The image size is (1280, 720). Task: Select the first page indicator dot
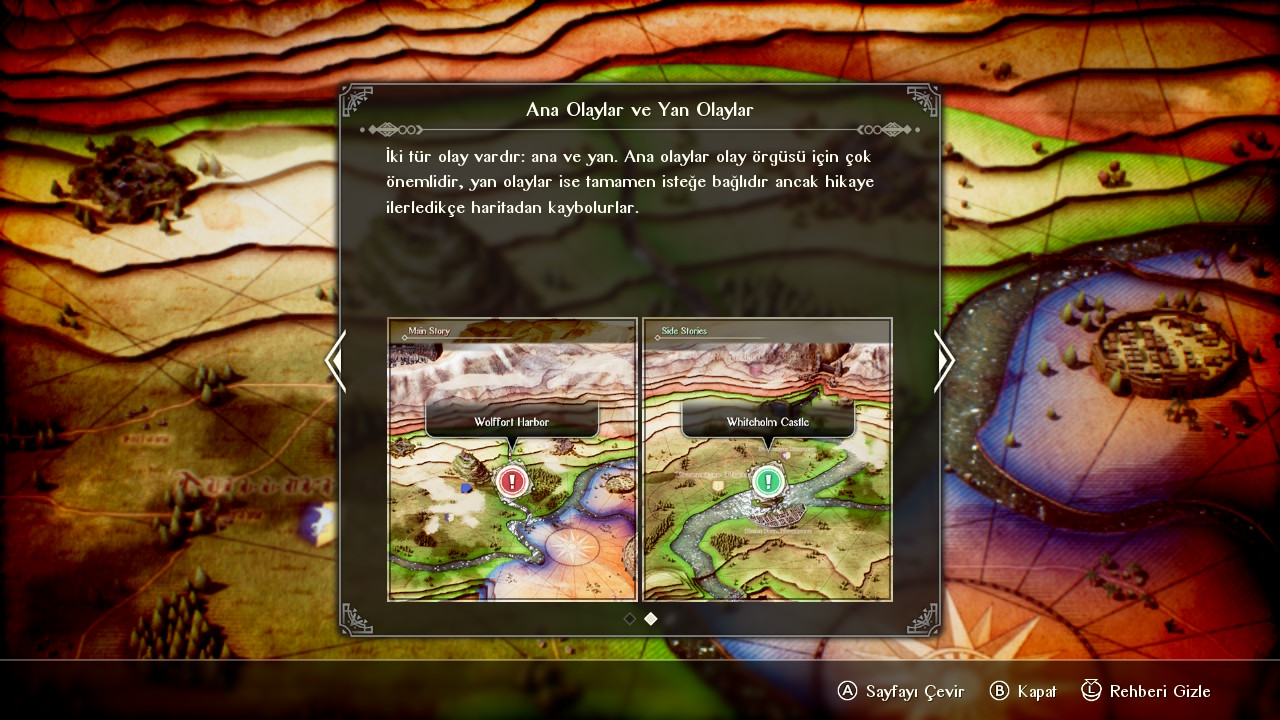[x=630, y=619]
